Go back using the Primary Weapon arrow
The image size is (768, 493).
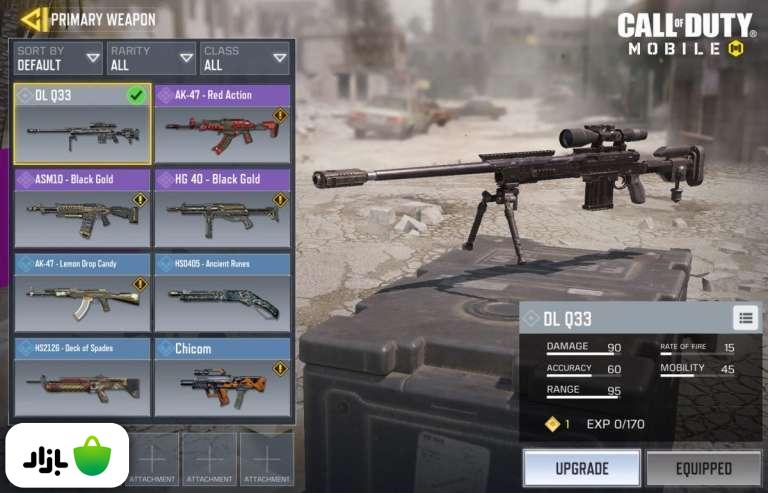pos(34,19)
